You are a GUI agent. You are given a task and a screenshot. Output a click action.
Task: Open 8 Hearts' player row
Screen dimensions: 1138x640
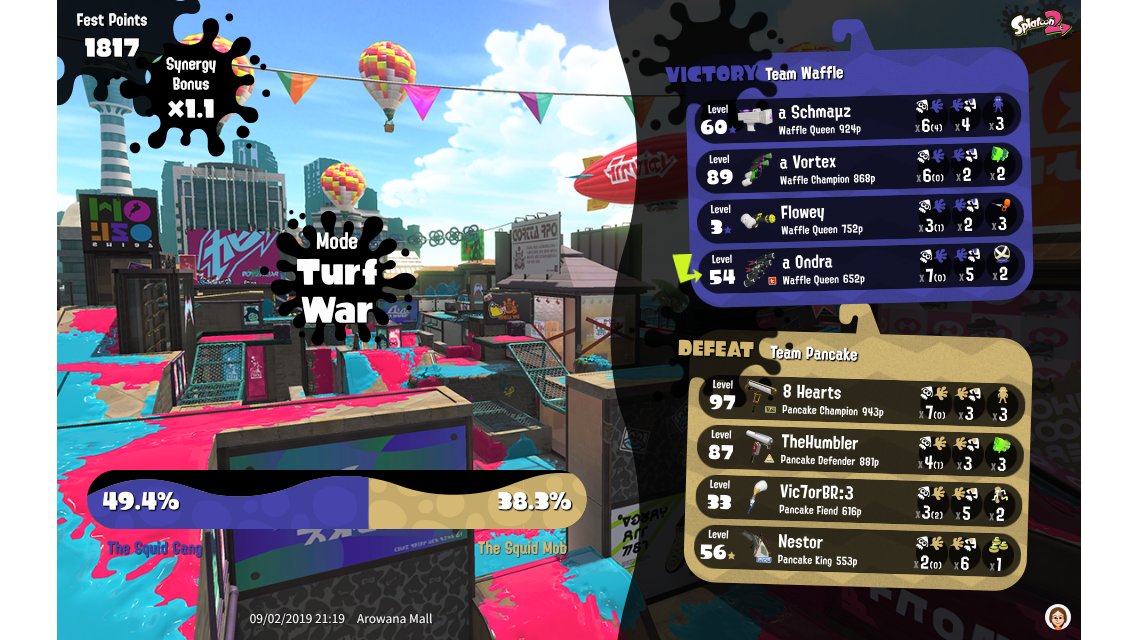click(860, 398)
